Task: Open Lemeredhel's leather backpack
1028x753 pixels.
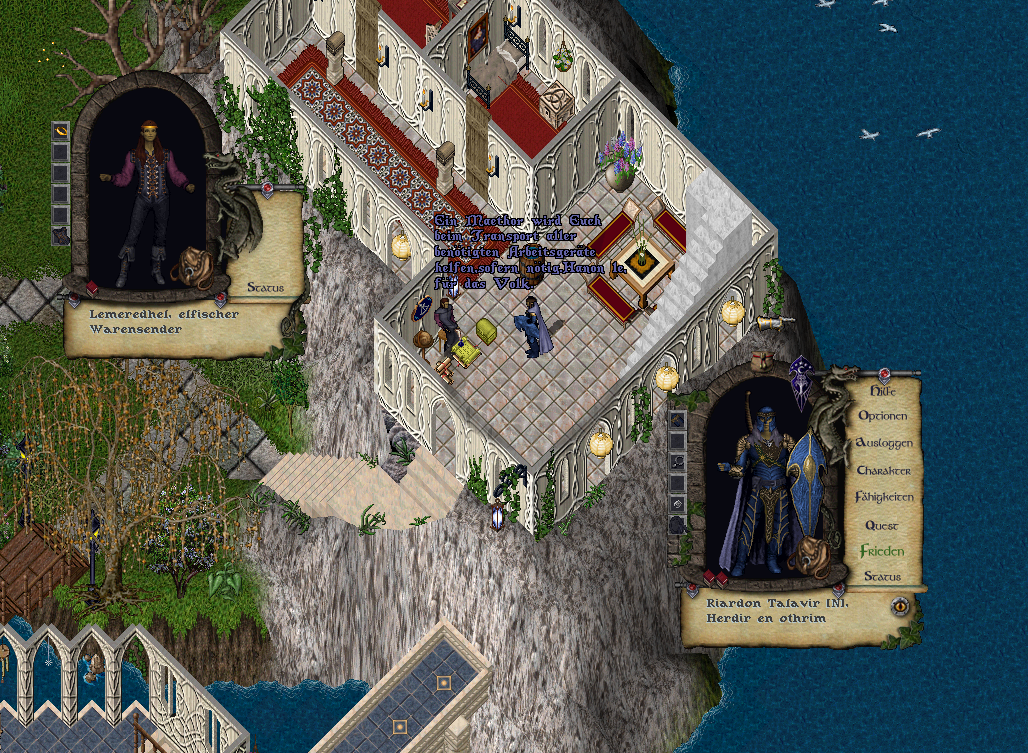Action: [193, 268]
